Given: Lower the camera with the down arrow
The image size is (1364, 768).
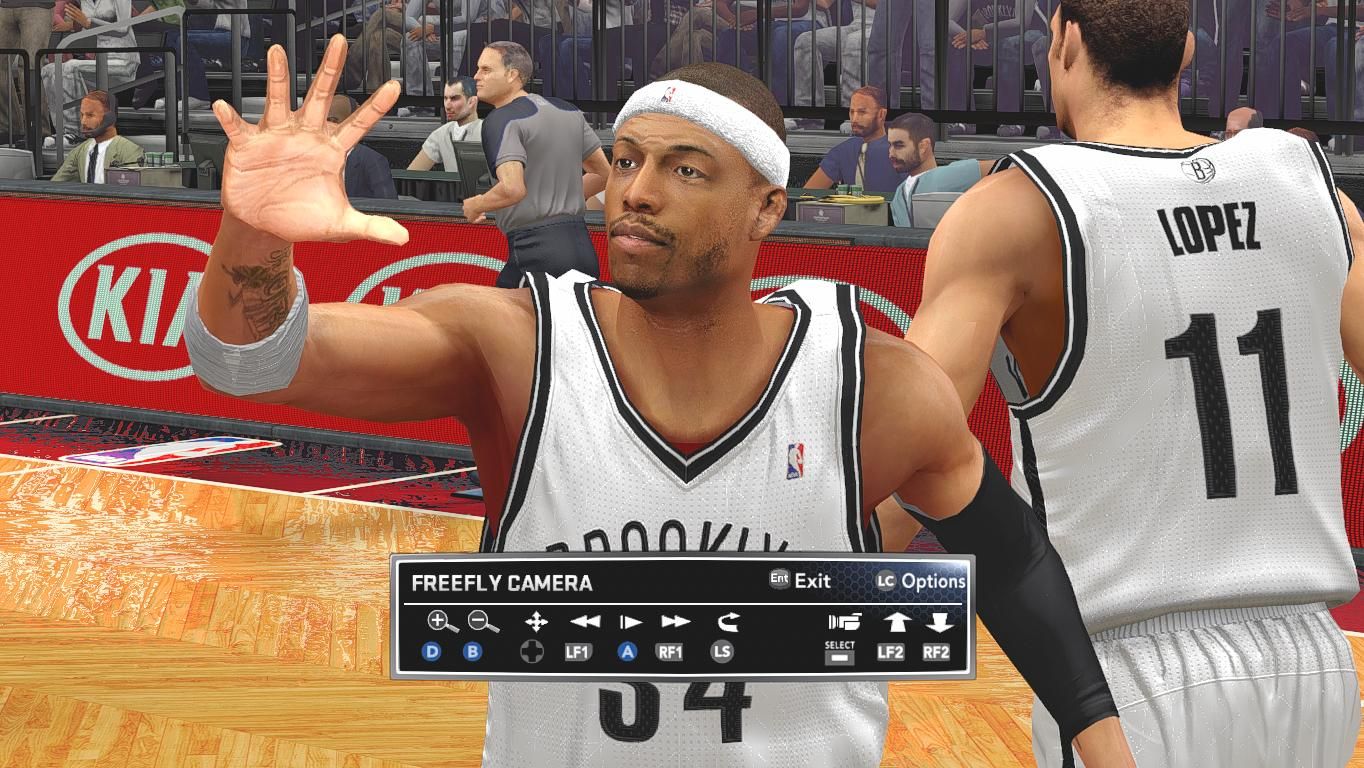Looking at the screenshot, I should click(x=938, y=622).
